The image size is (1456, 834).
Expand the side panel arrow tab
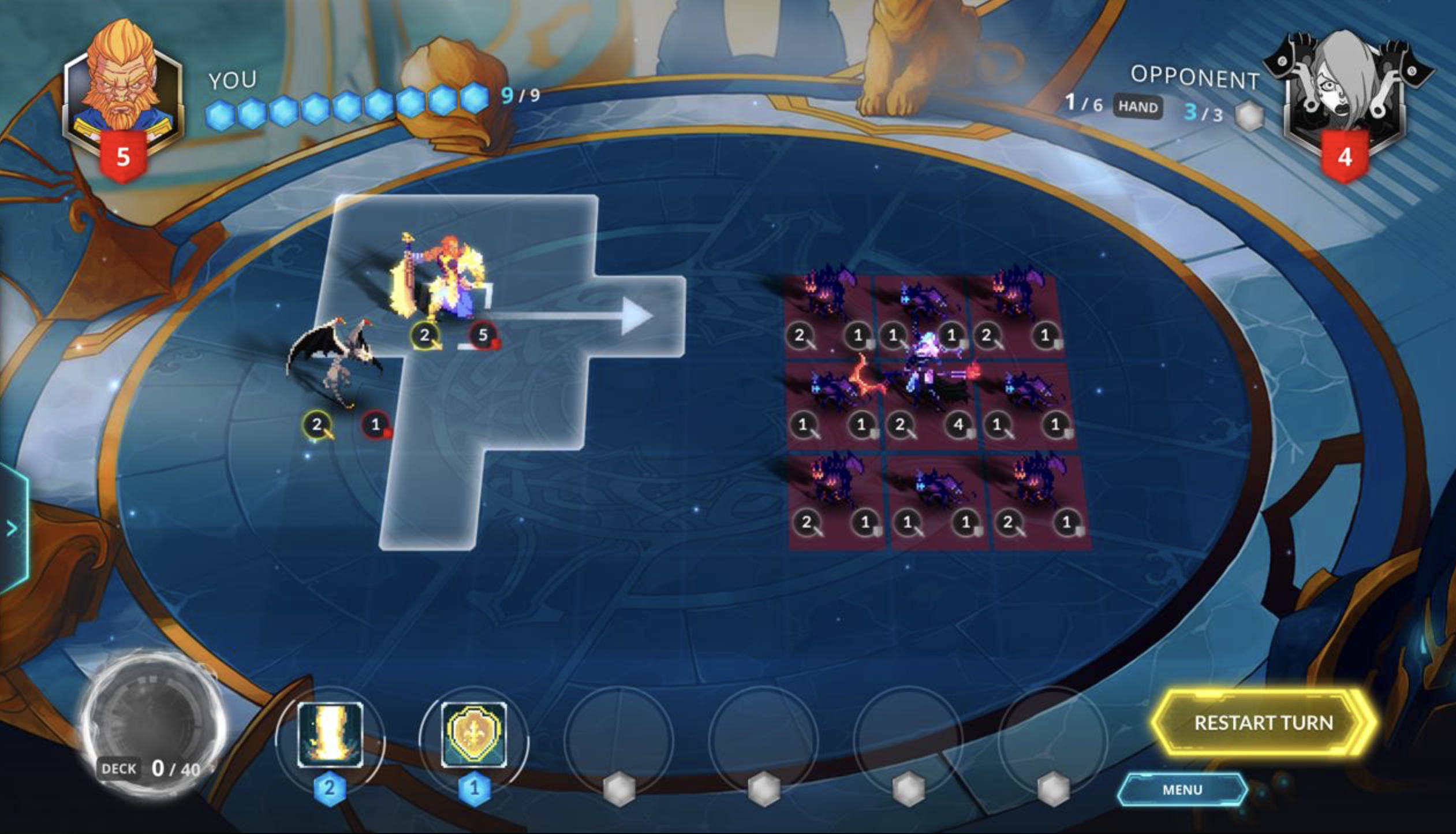tap(12, 528)
